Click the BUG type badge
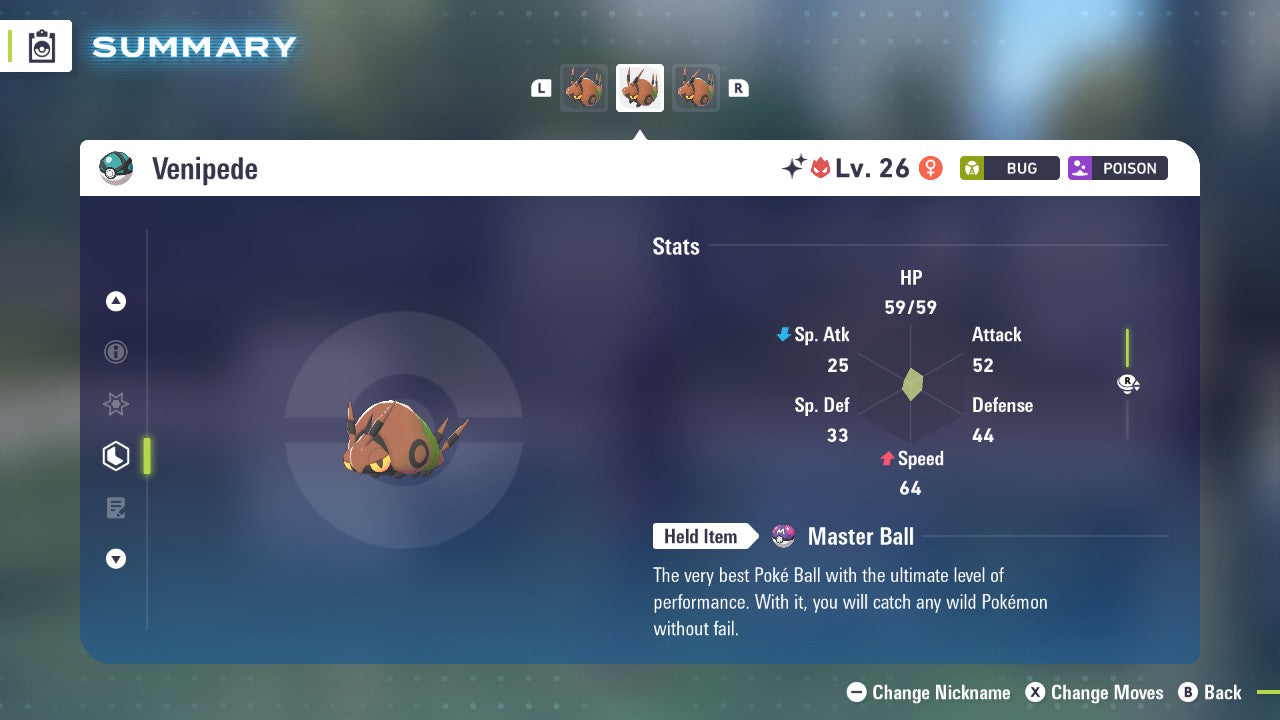This screenshot has height=720, width=1280. pyautogui.click(x=1009, y=168)
